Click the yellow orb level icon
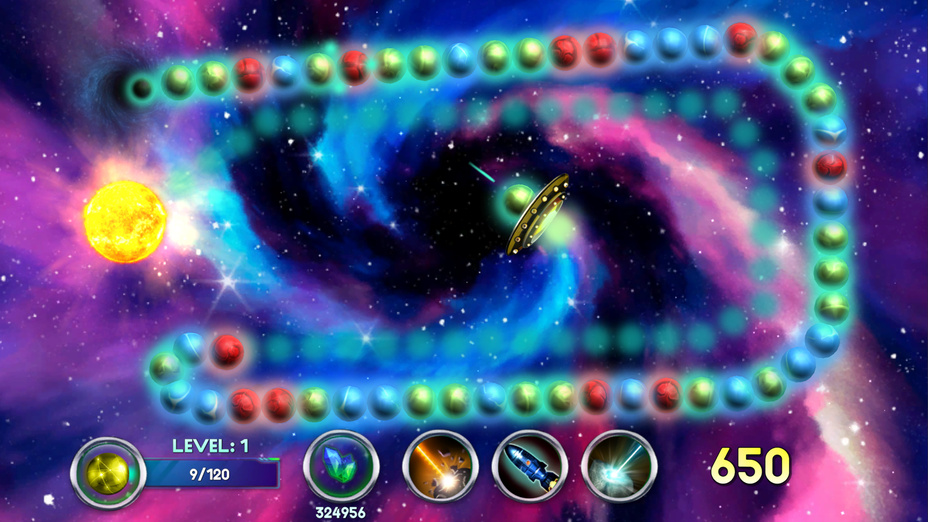The width and height of the screenshot is (928, 522). click(x=108, y=473)
